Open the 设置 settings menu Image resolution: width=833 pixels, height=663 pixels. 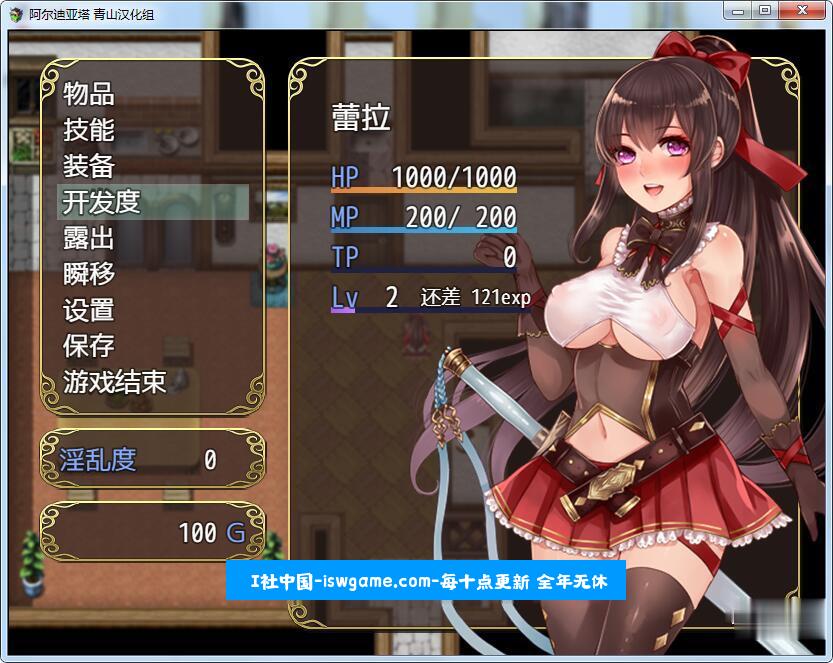pos(89,310)
